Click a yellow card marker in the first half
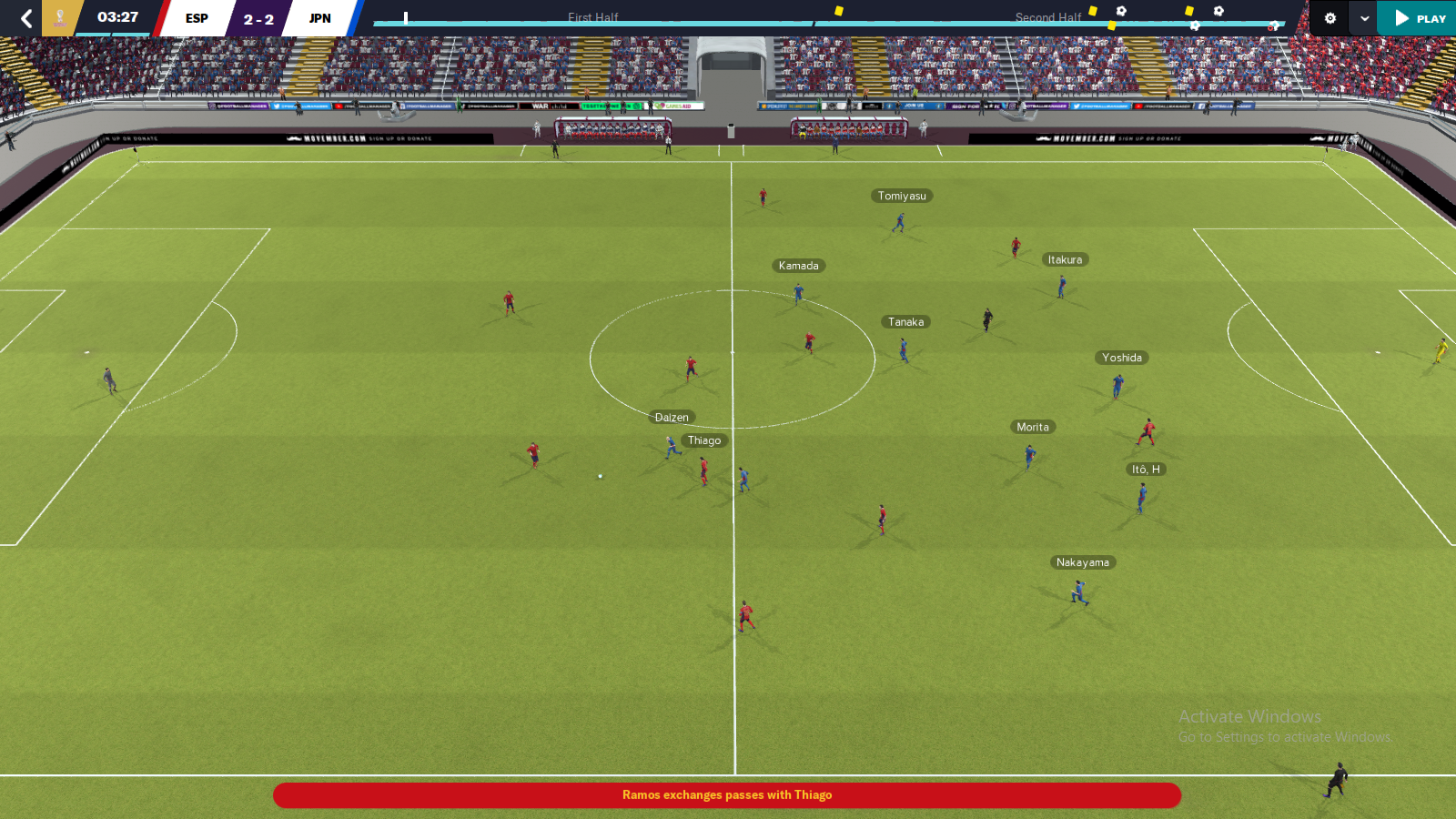The width and height of the screenshot is (1456, 819). pyautogui.click(x=839, y=9)
